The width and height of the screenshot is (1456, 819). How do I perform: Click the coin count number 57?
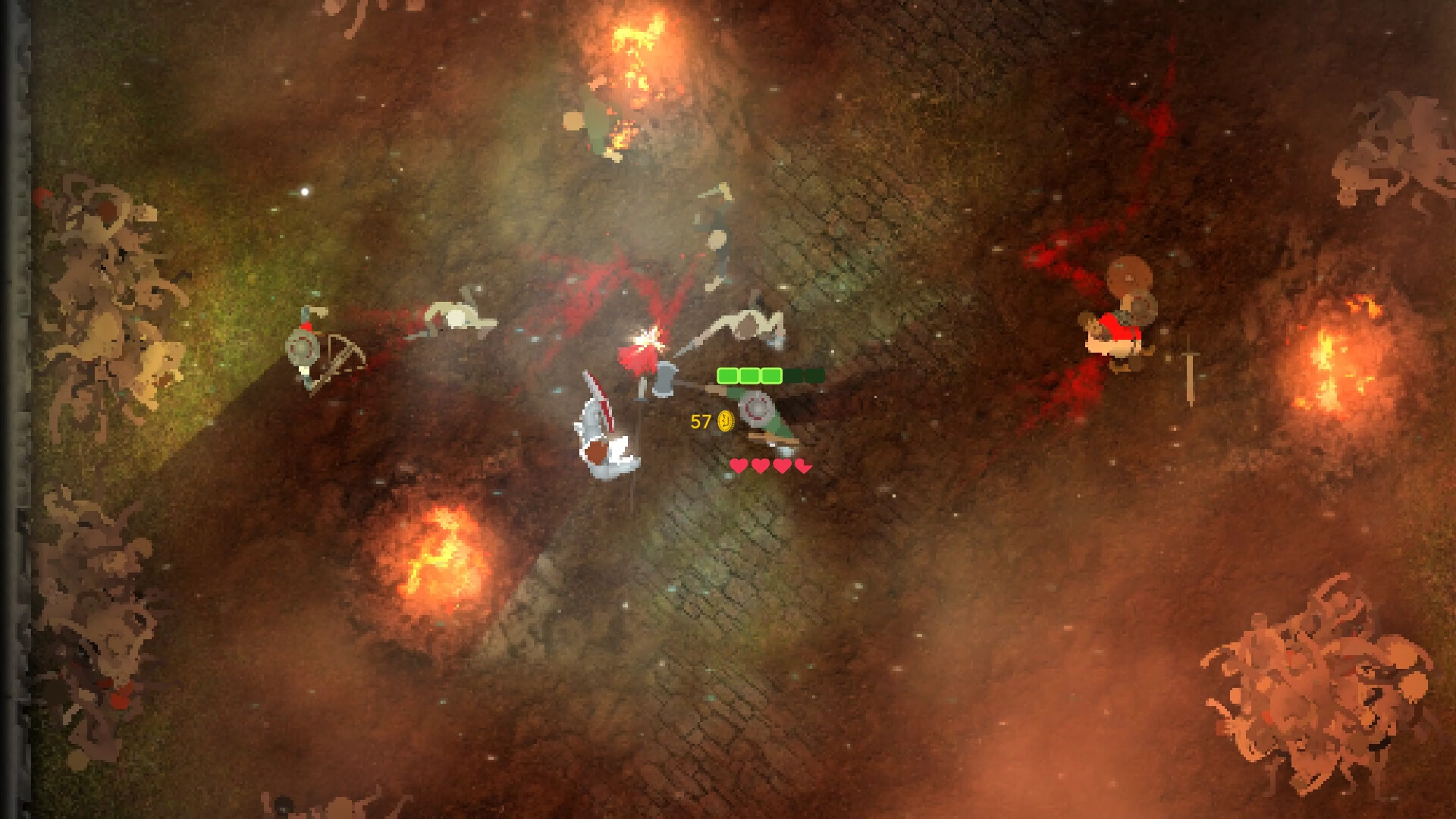[701, 420]
